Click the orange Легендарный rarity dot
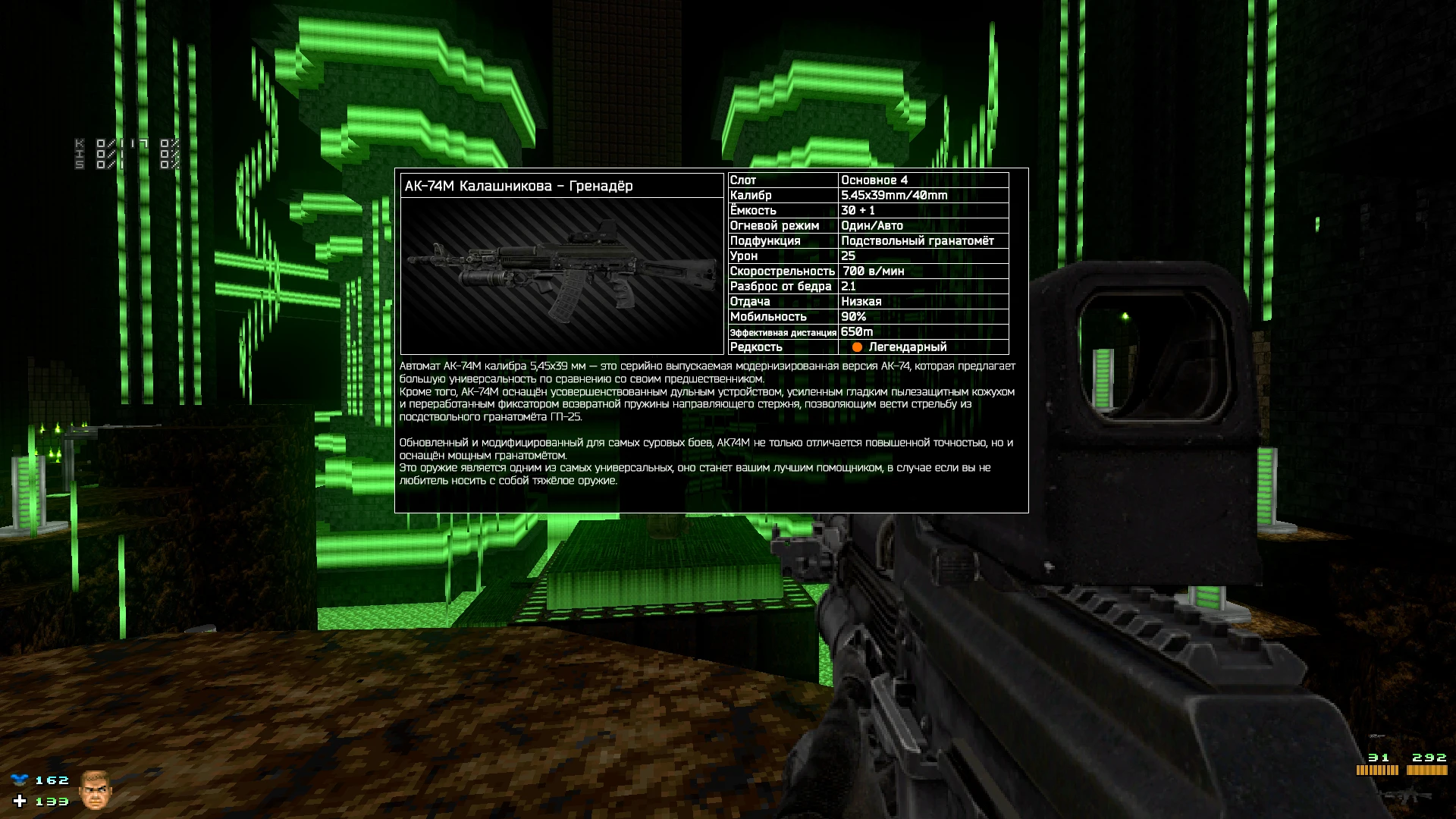This screenshot has width=1456, height=819. pyautogui.click(x=858, y=347)
